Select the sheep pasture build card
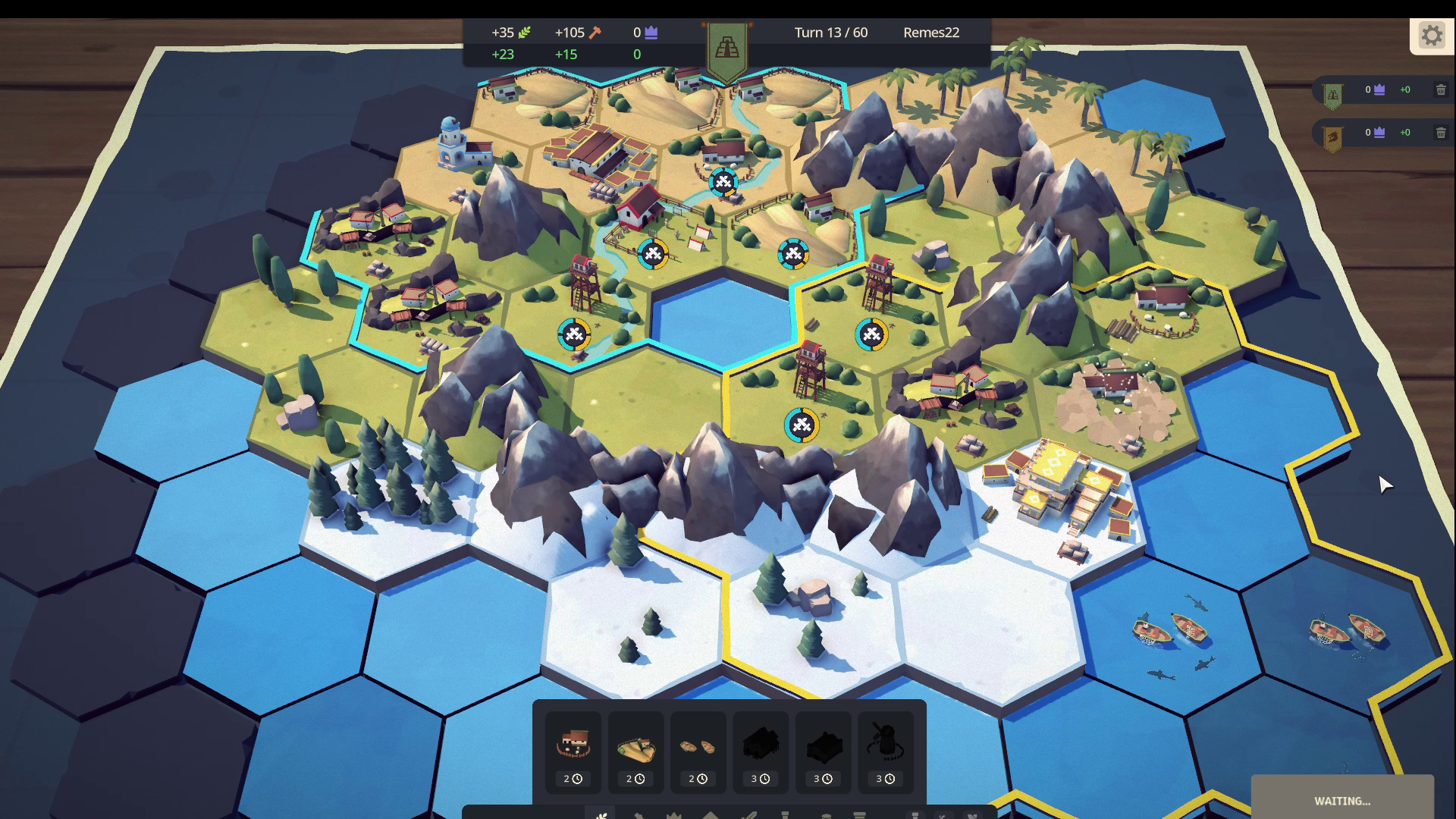 [573, 751]
